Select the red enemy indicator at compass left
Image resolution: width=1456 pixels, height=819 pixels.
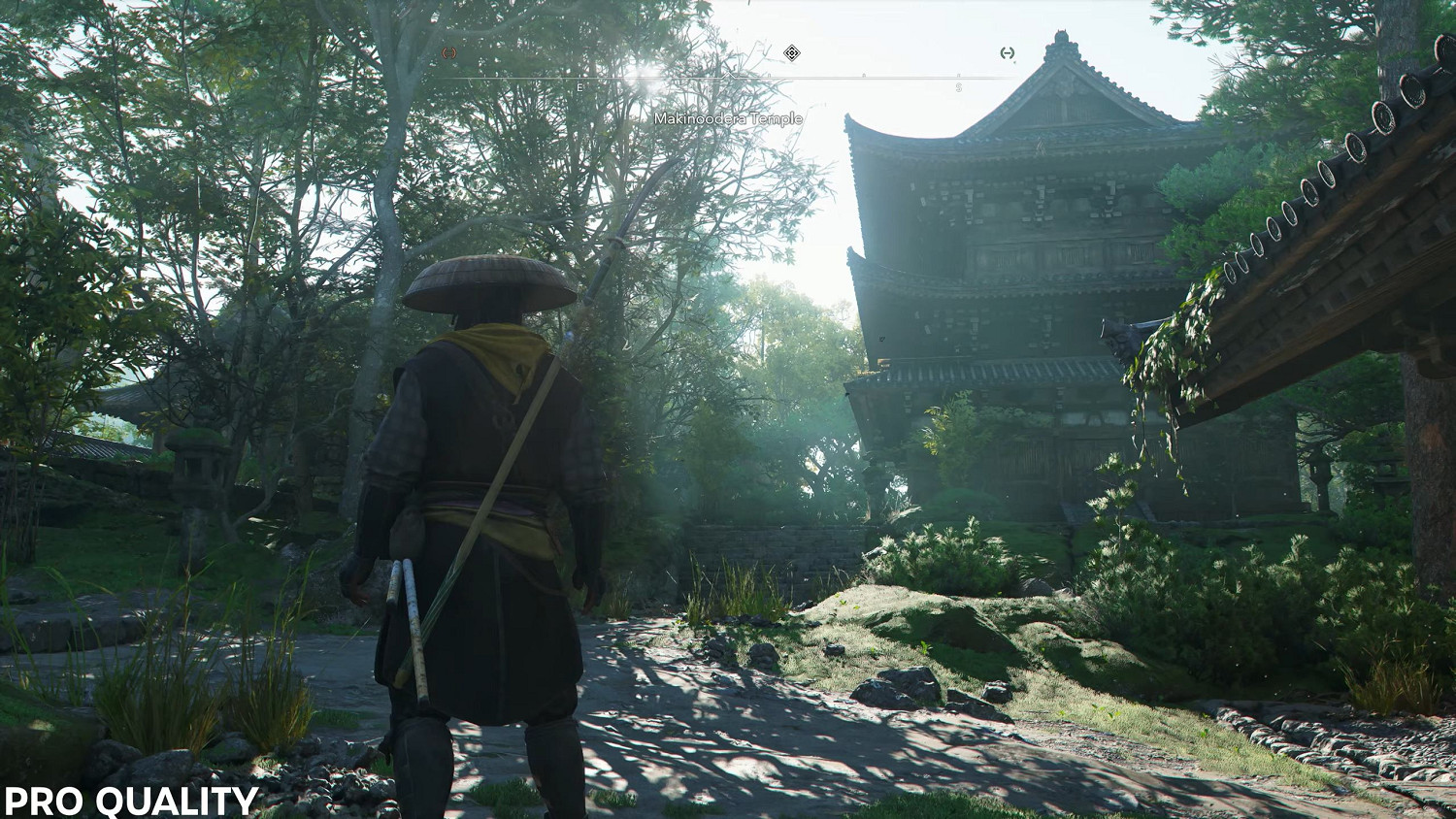450,52
